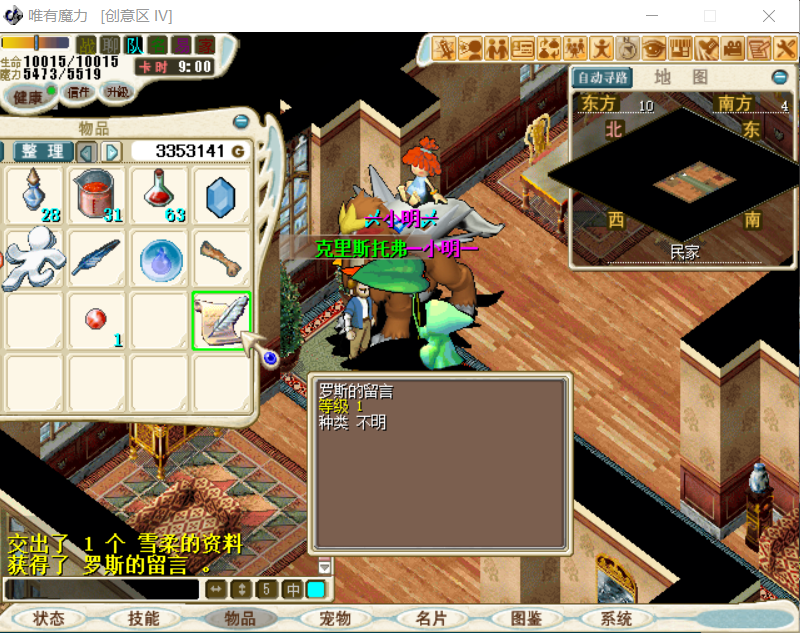Switch to the 宠物 pet menu

pos(334,619)
